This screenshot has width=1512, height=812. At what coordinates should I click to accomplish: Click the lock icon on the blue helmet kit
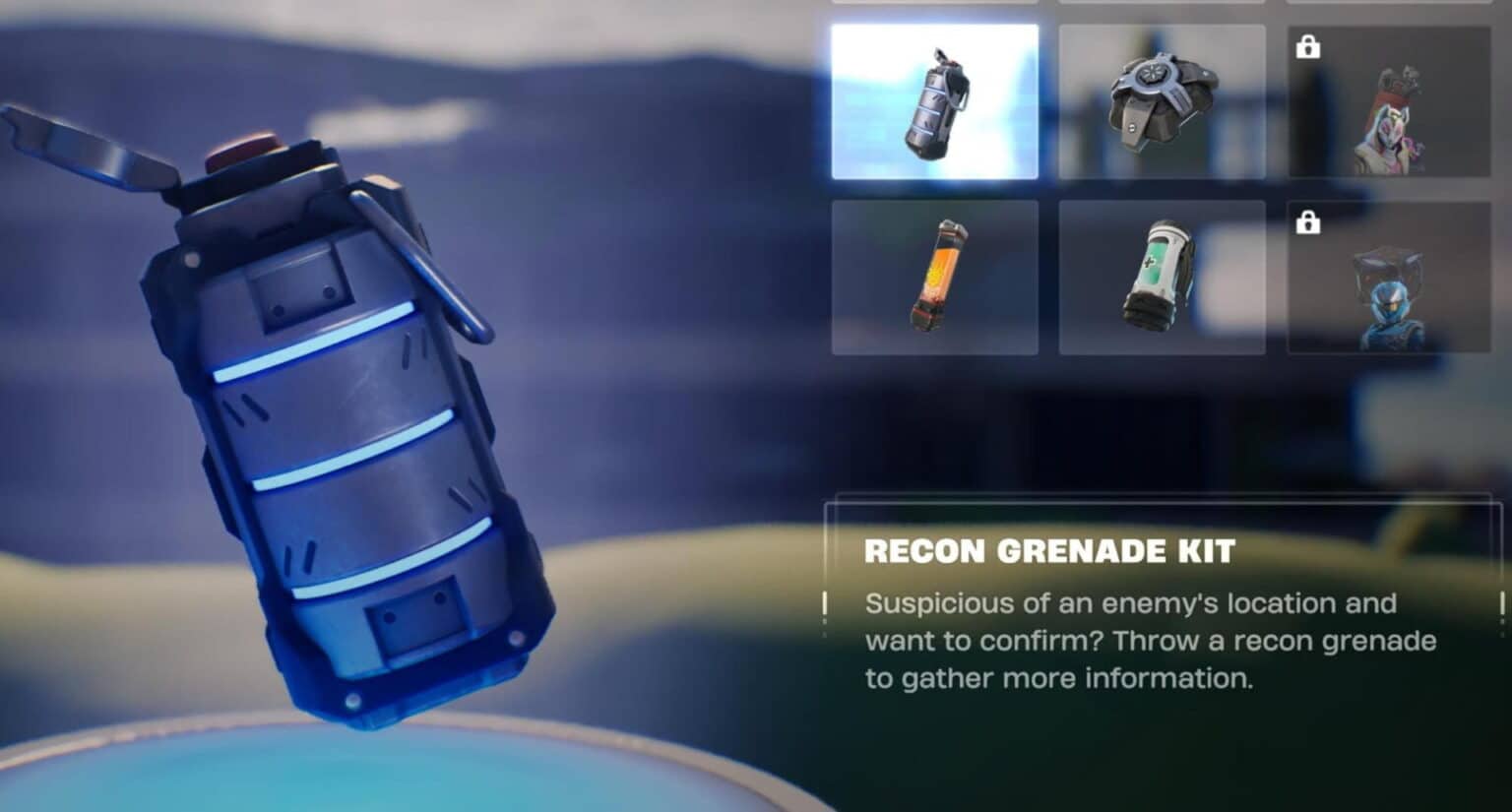pyautogui.click(x=1309, y=224)
